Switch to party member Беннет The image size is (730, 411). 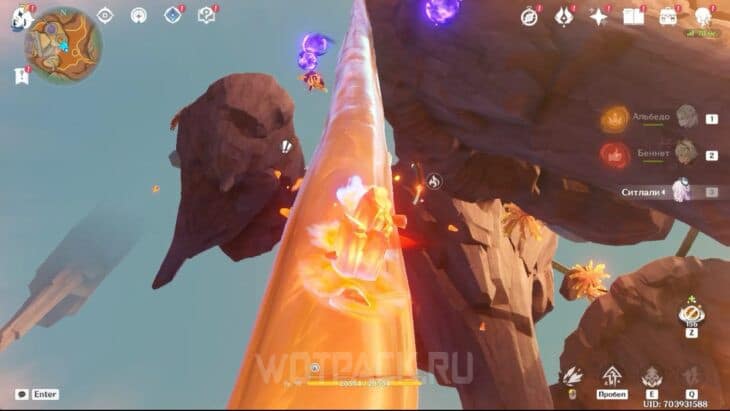[x=685, y=153]
